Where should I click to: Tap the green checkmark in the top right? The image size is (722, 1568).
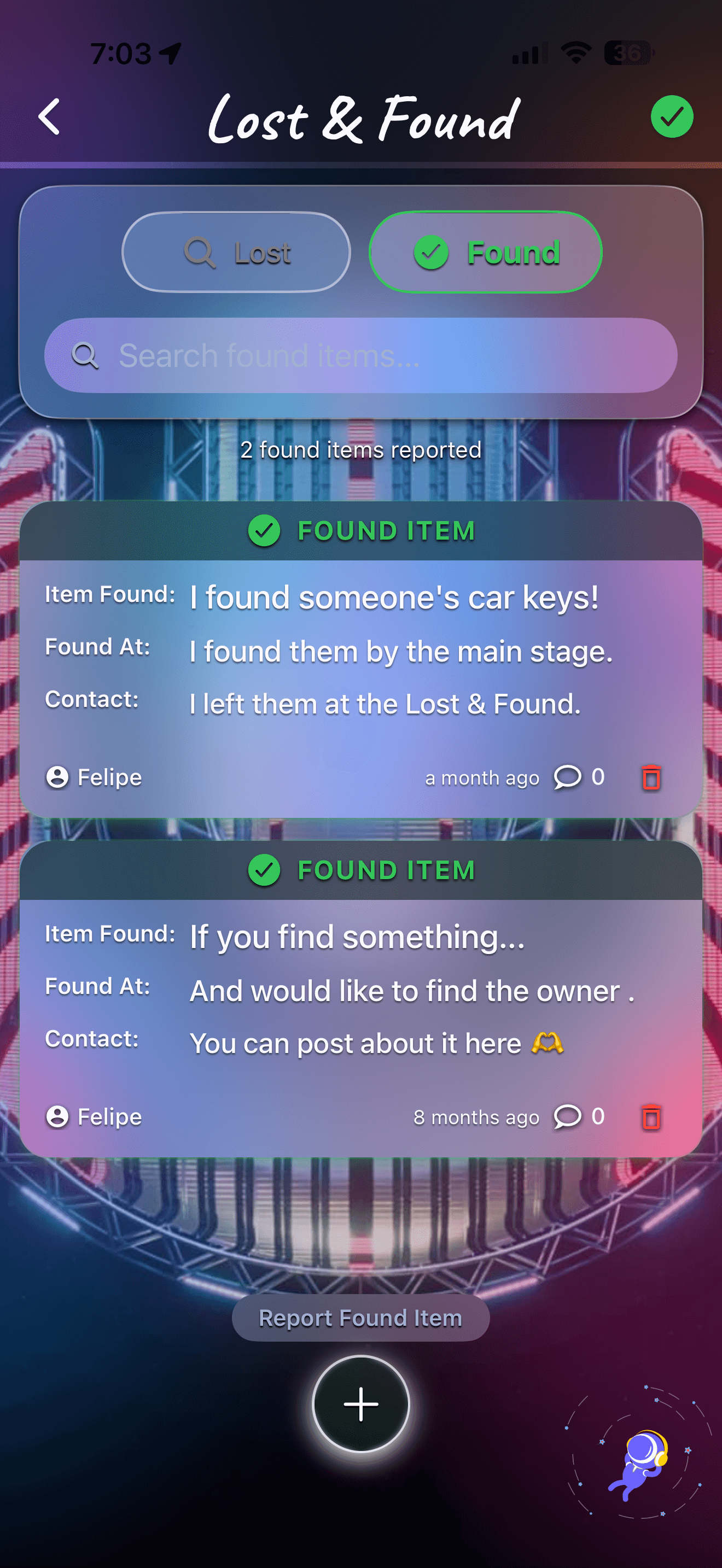coord(672,117)
